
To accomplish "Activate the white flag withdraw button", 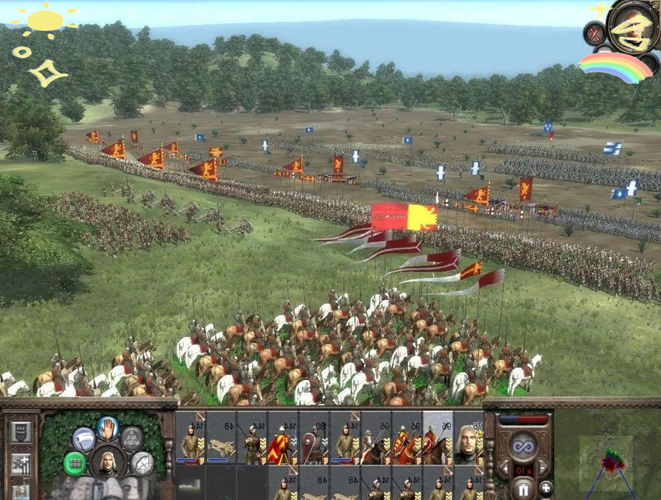I will click(83, 439).
